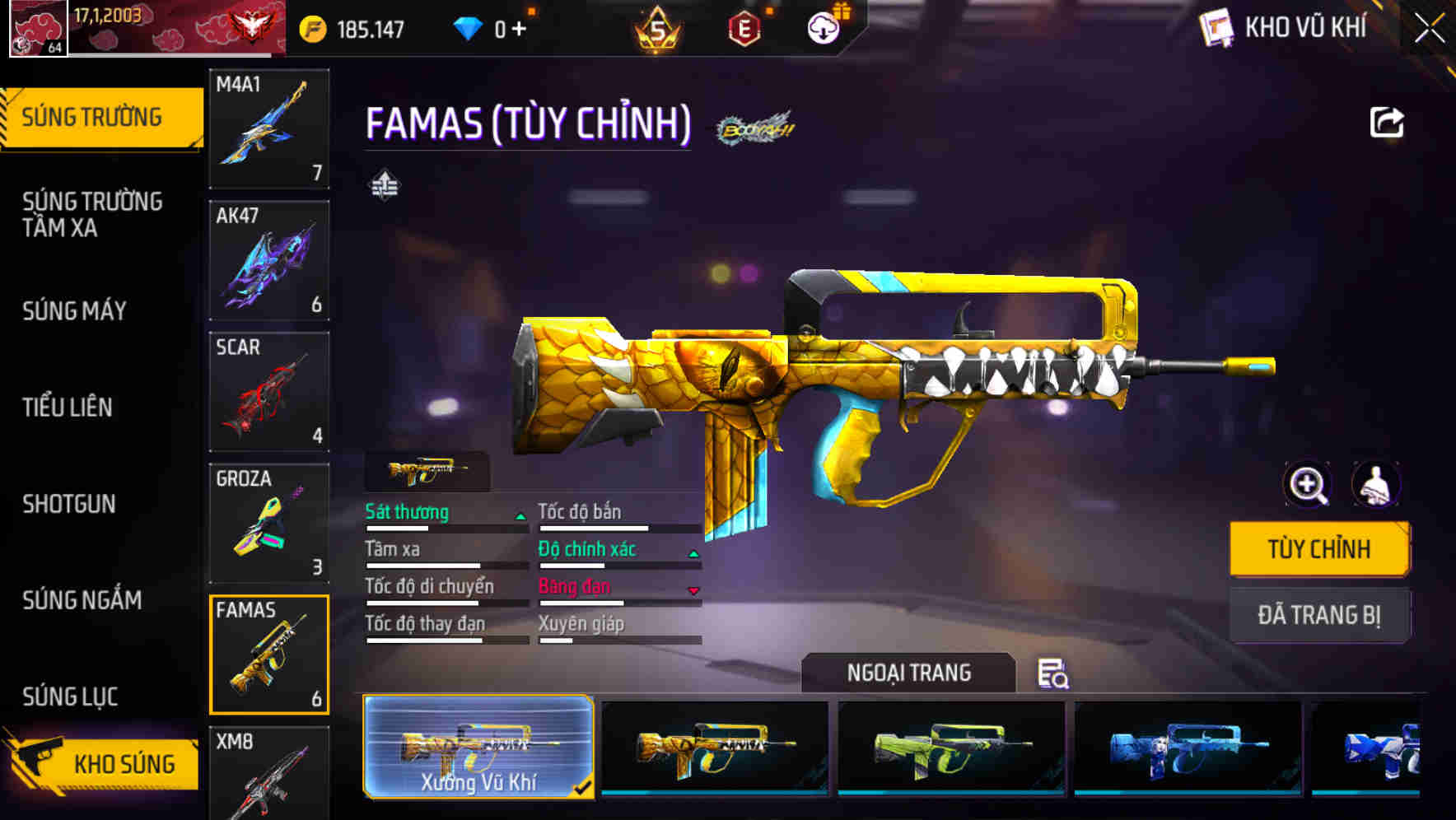Click the red arrow beside Băng đạn
1456x820 pixels.
pos(693,589)
